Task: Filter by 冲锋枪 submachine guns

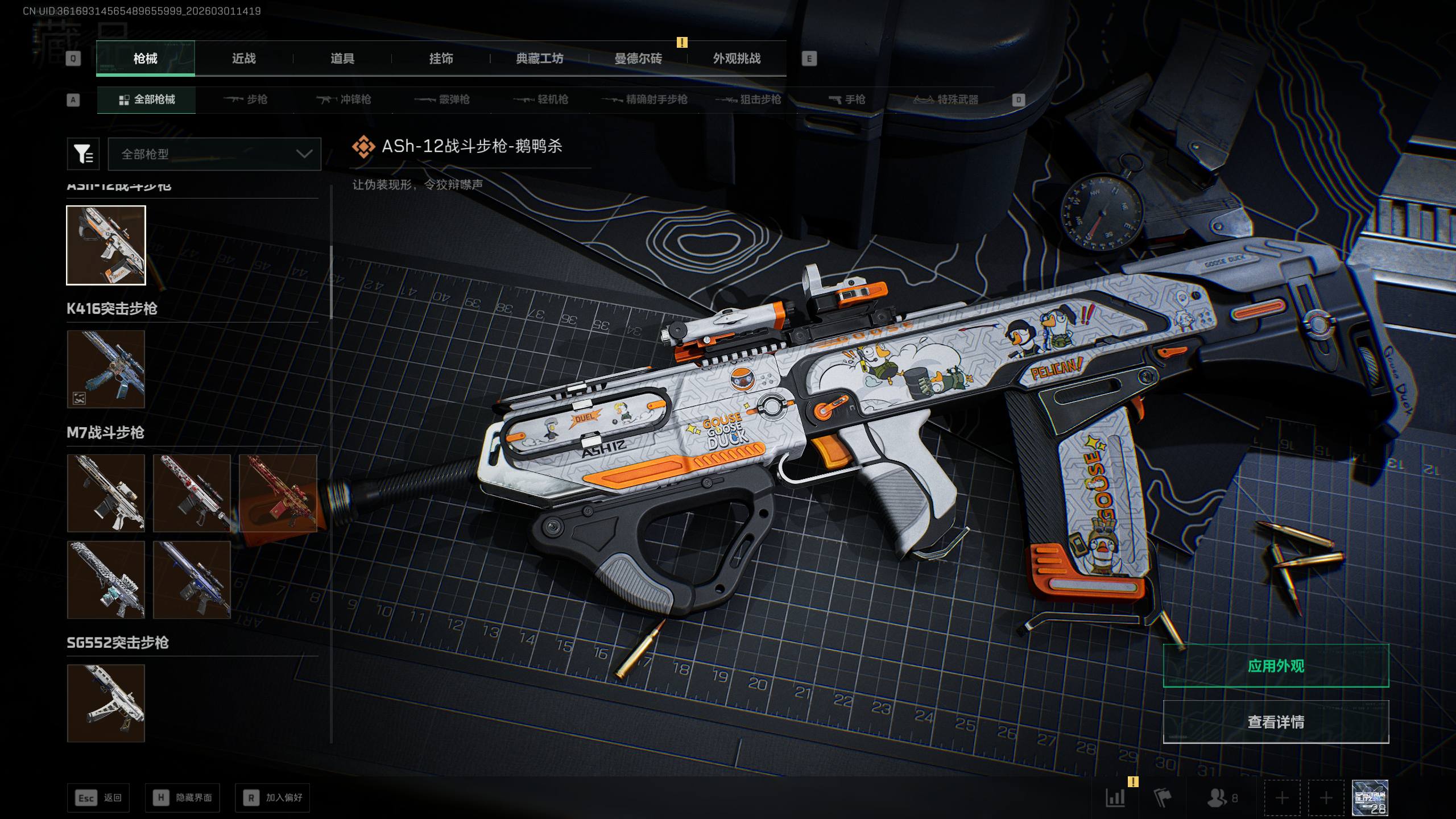Action: pos(344,100)
